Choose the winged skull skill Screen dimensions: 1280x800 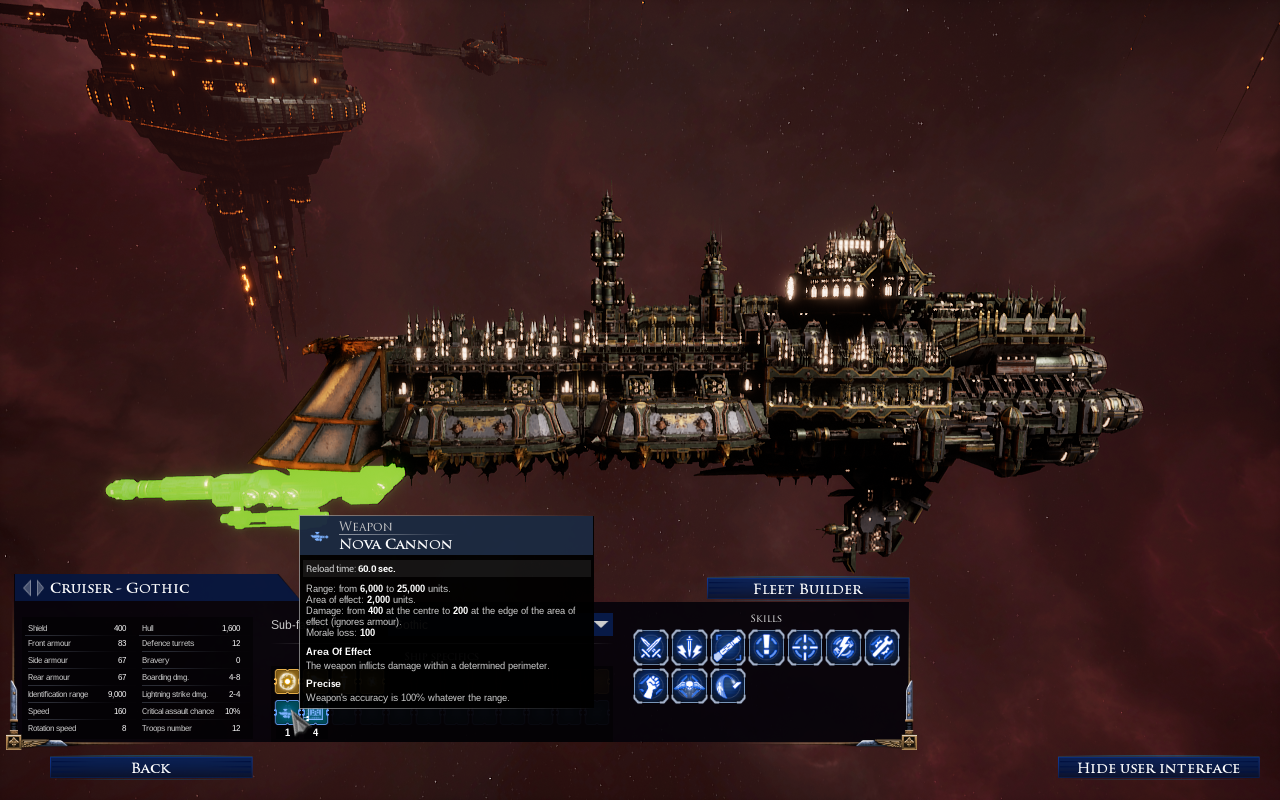[689, 686]
